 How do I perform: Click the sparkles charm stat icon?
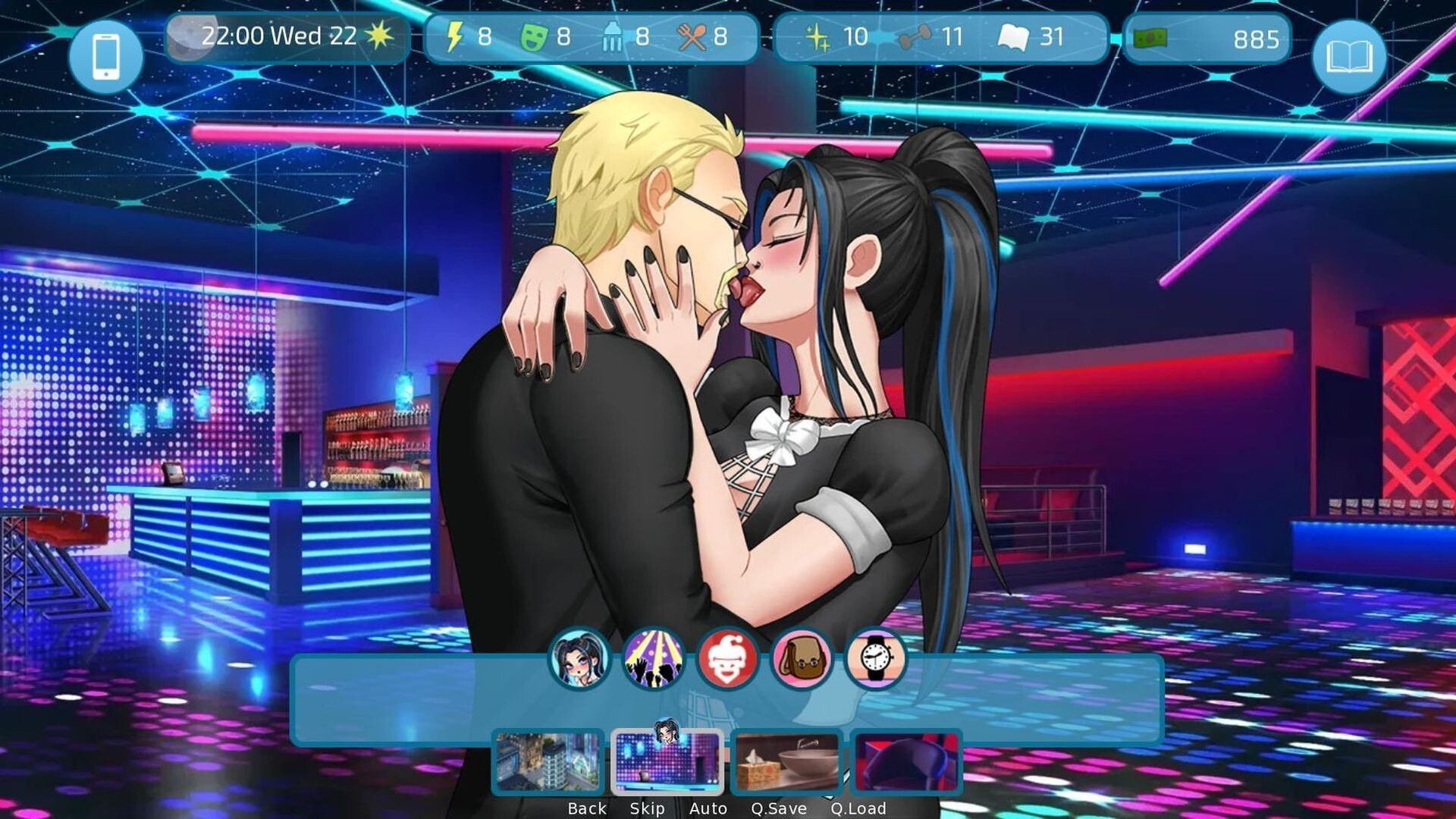click(818, 36)
